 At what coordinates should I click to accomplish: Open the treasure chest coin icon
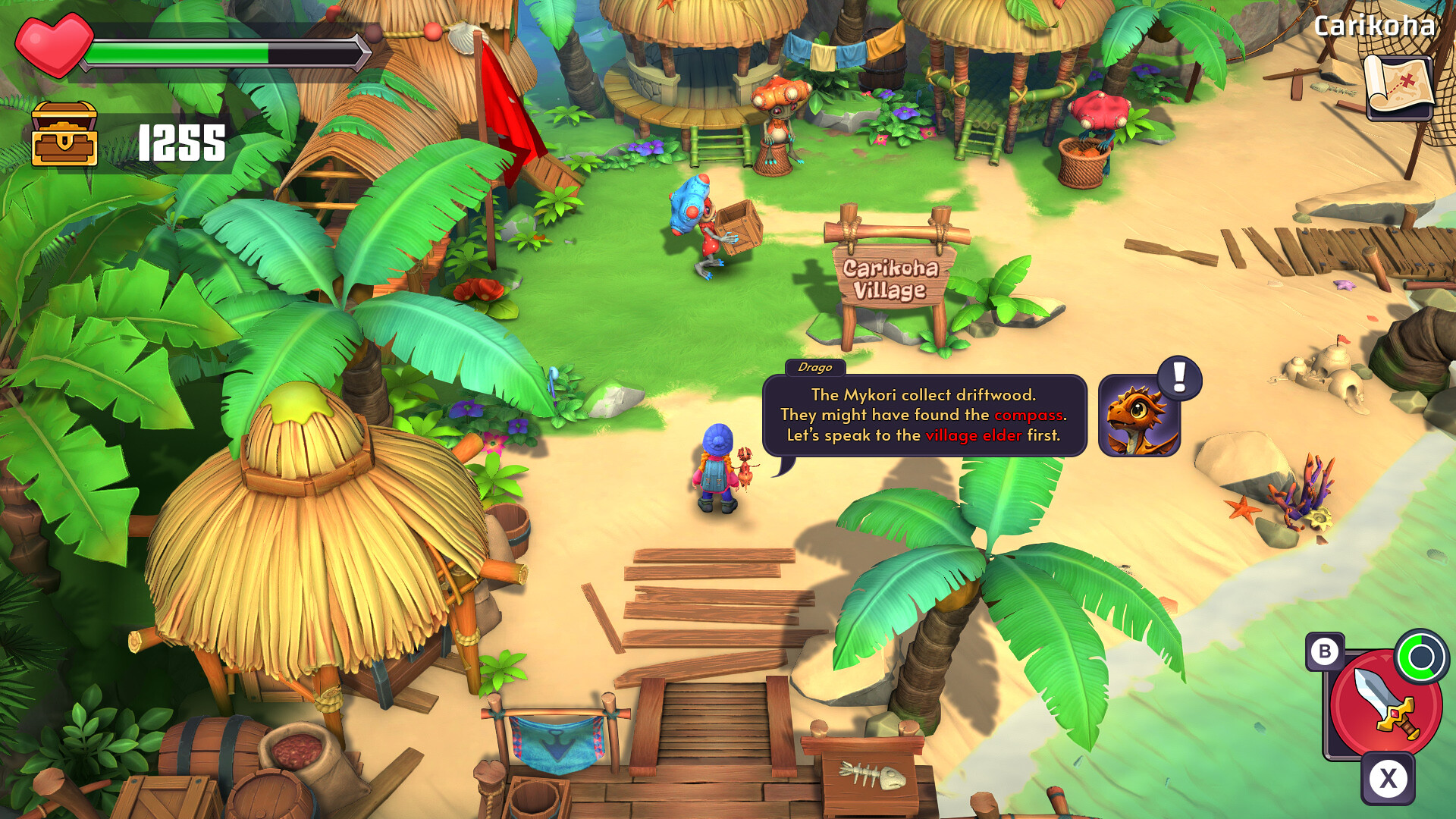(x=64, y=134)
